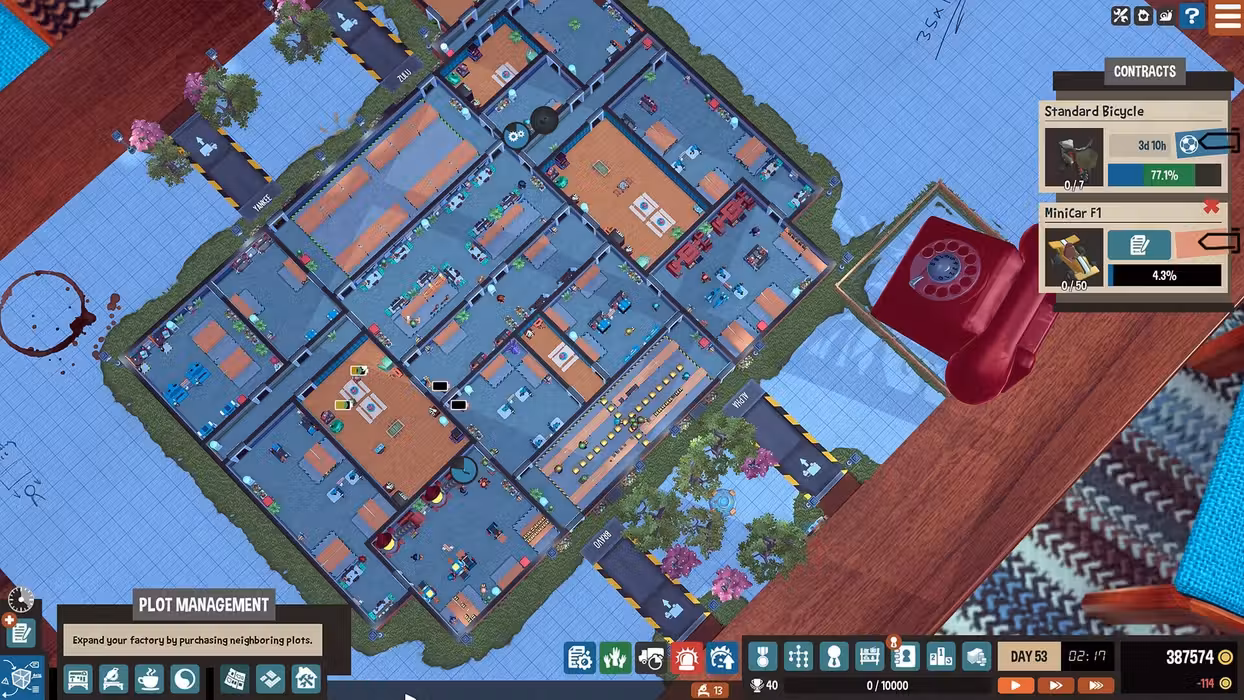Trigger the red alarm siren button
The image size is (1244, 700).
(686, 657)
